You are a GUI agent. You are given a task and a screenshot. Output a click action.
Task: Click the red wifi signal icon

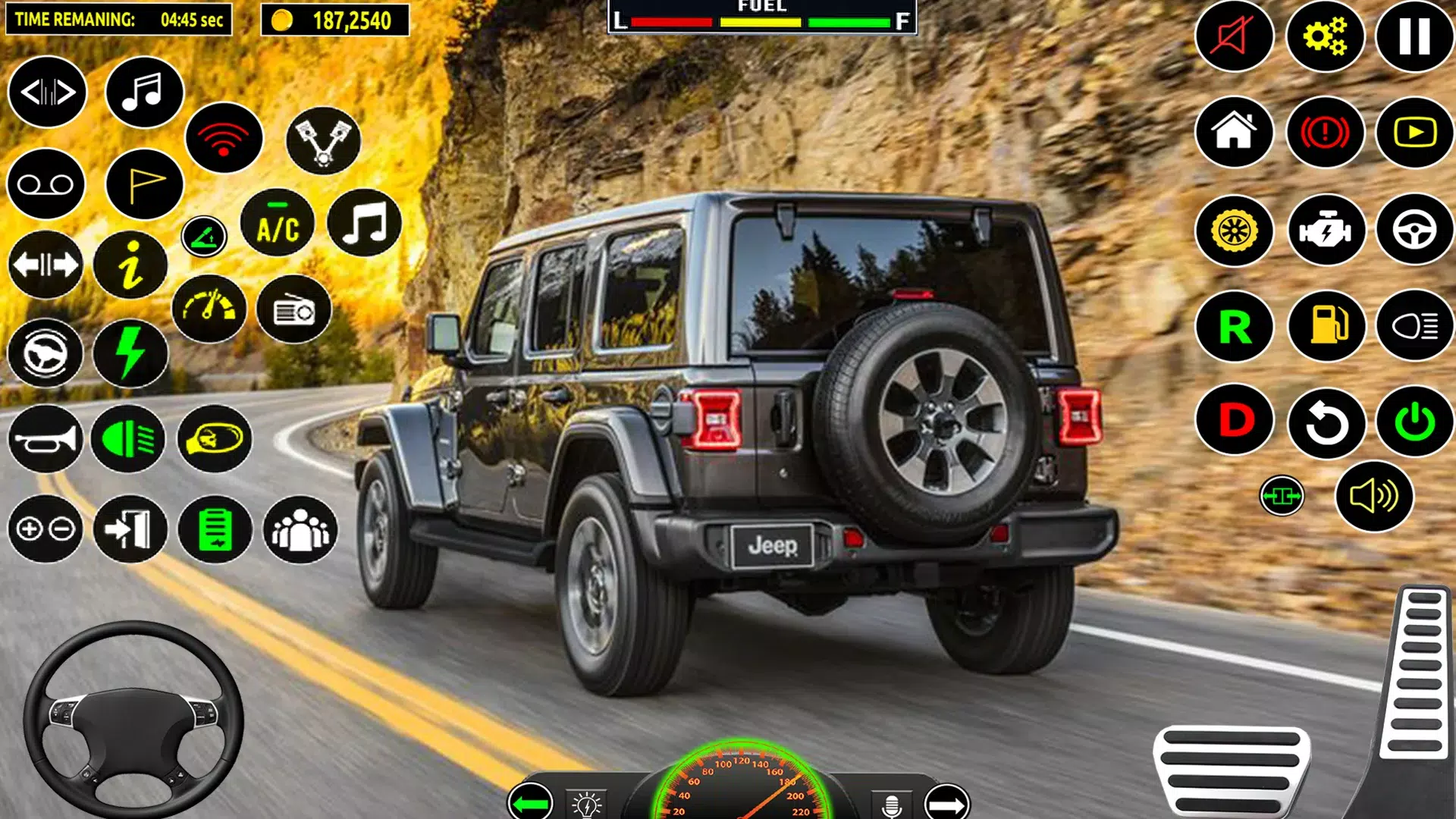(x=224, y=138)
